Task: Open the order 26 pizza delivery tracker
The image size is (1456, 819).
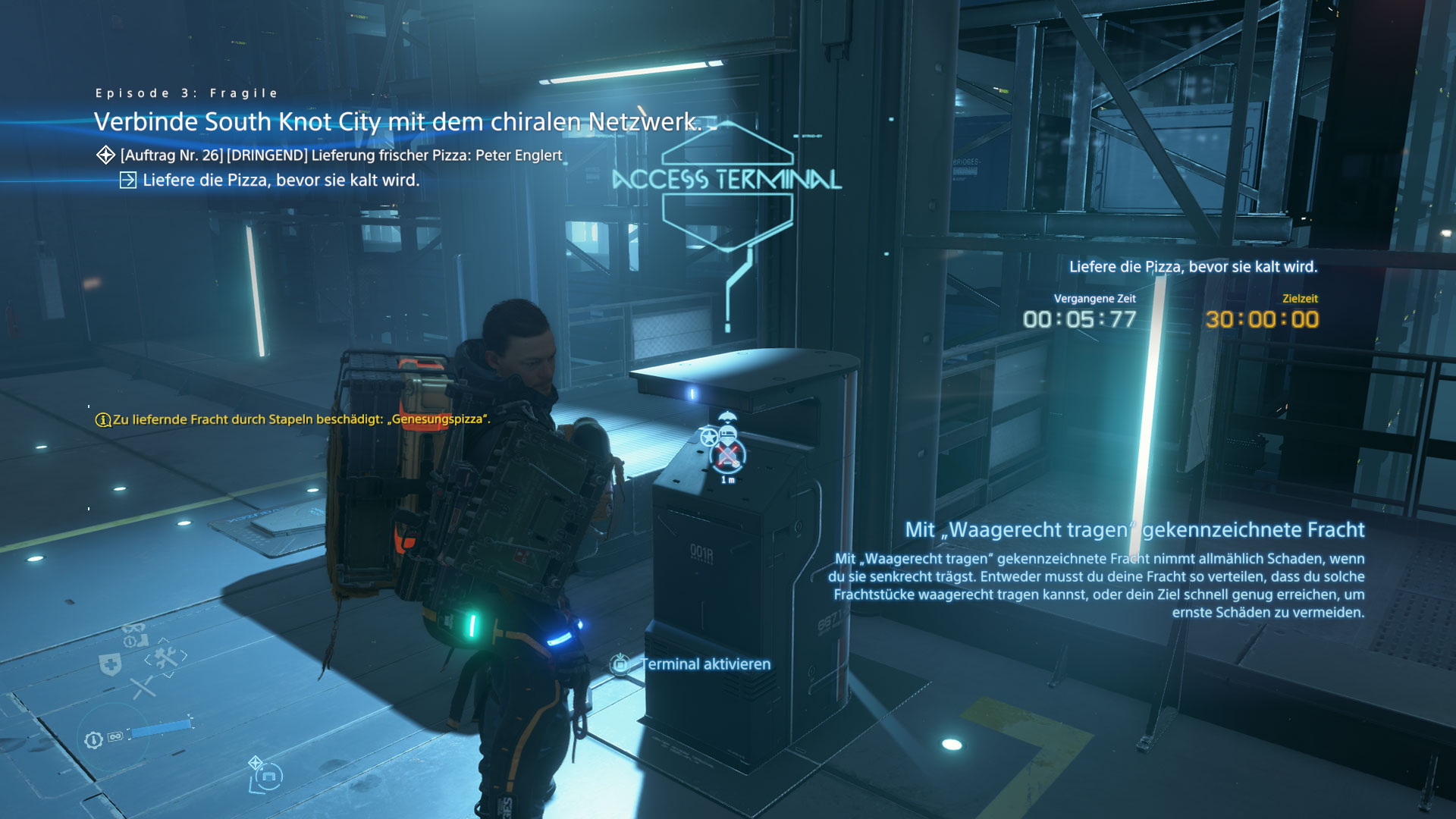Action: pos(340,155)
